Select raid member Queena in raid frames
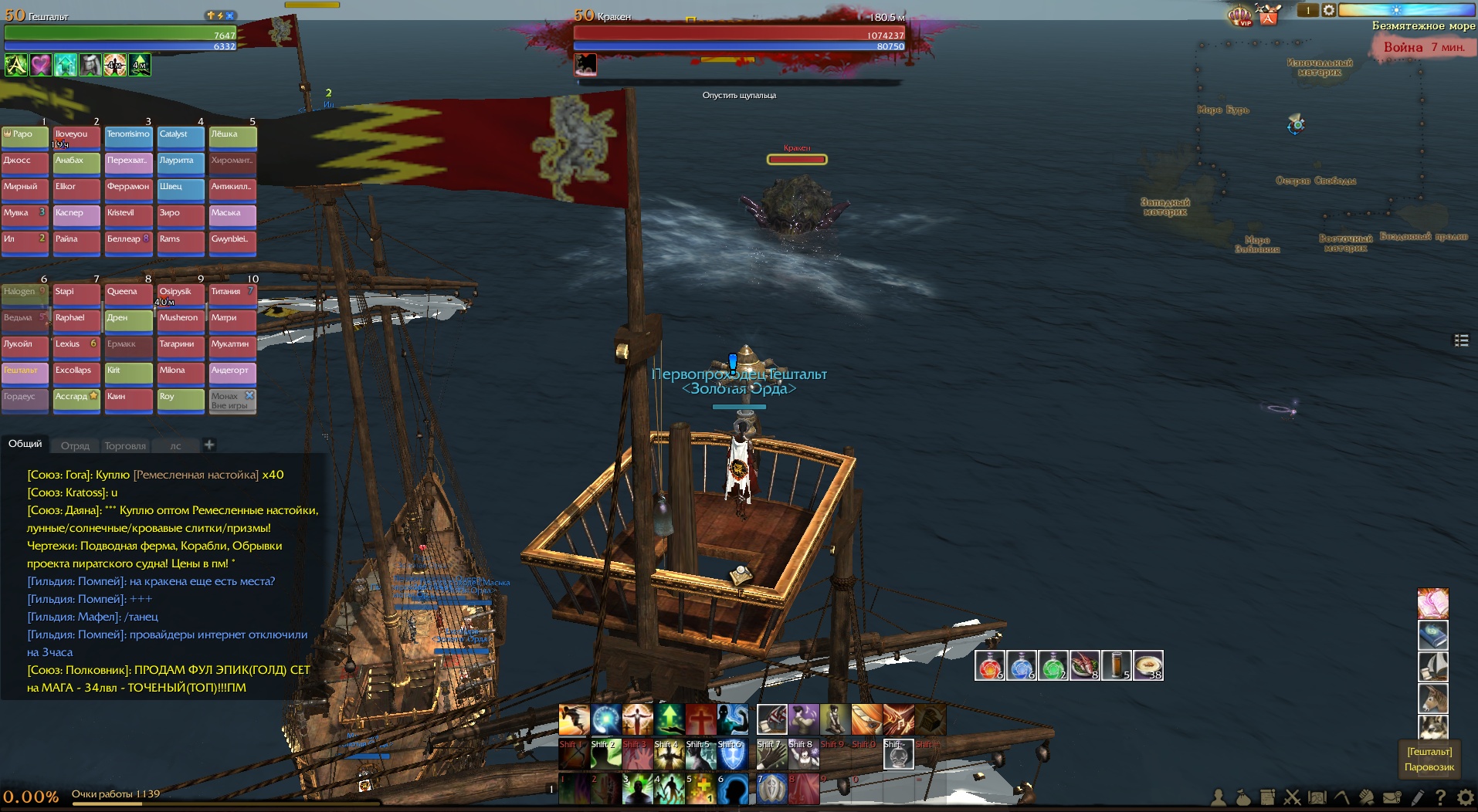This screenshot has width=1478, height=812. tap(128, 293)
